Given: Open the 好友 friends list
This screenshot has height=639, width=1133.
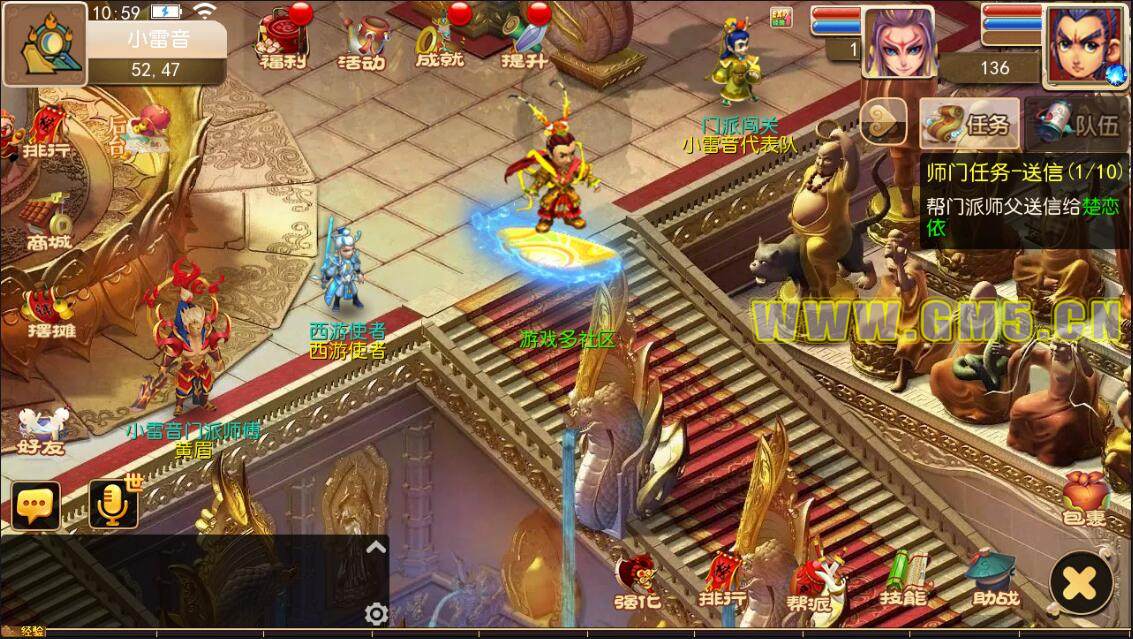Looking at the screenshot, I should point(41,430).
